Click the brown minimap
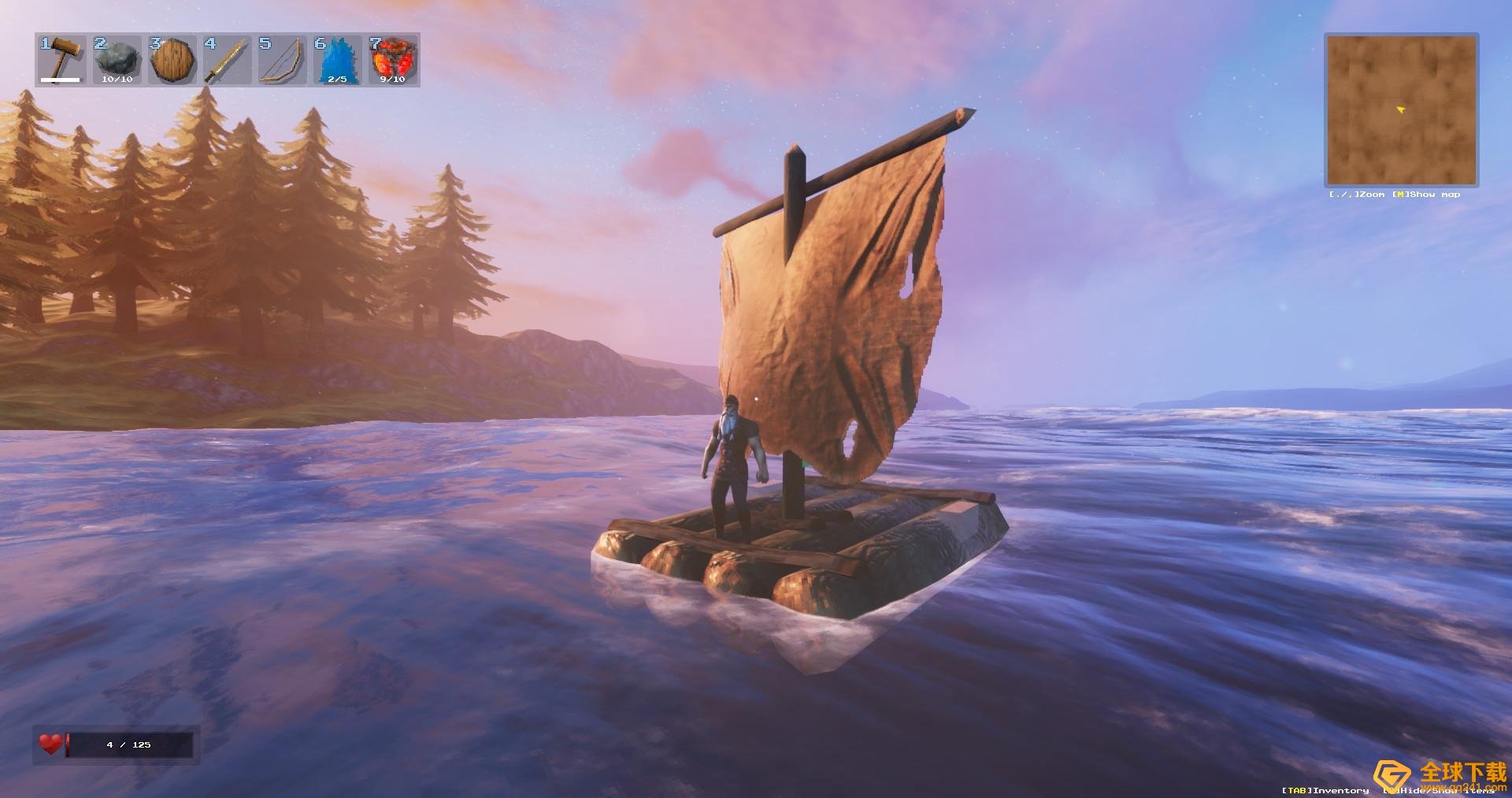Image resolution: width=1512 pixels, height=798 pixels. pyautogui.click(x=1401, y=109)
